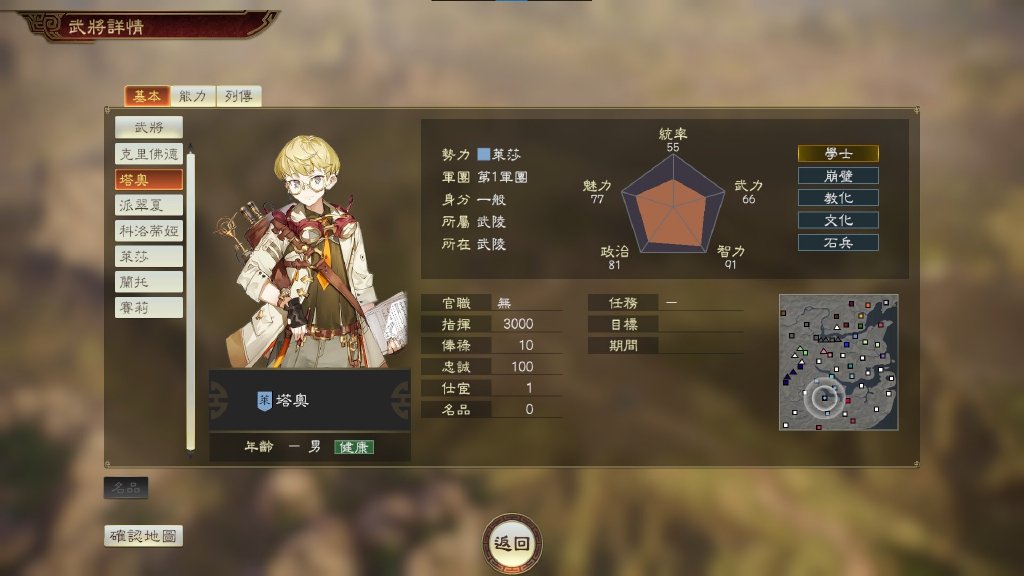Select the 基本 tab
This screenshot has width=1024, height=576.
pyautogui.click(x=146, y=96)
